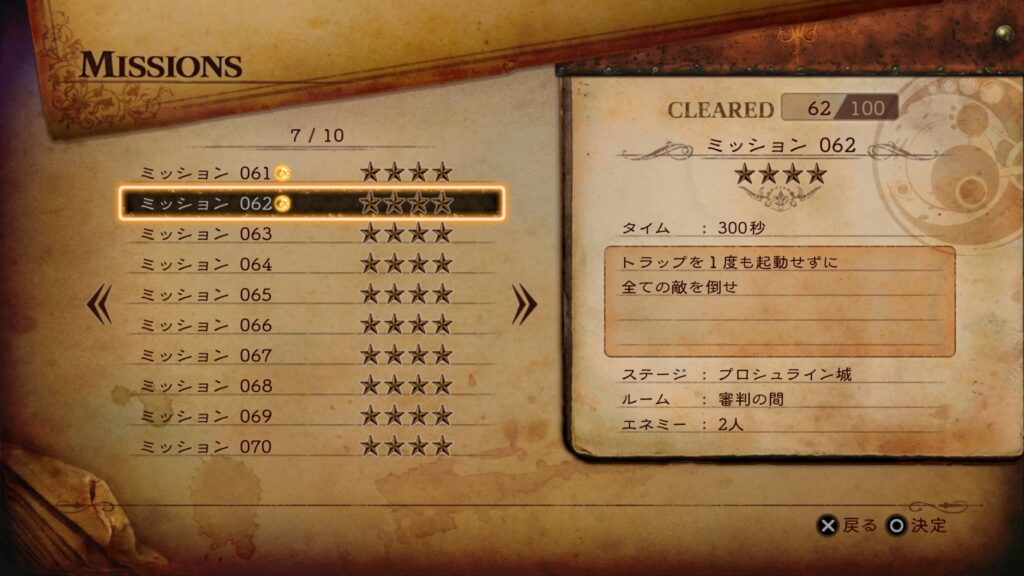Open the ミッション 069 row
This screenshot has height=576, width=1024.
tap(310, 416)
